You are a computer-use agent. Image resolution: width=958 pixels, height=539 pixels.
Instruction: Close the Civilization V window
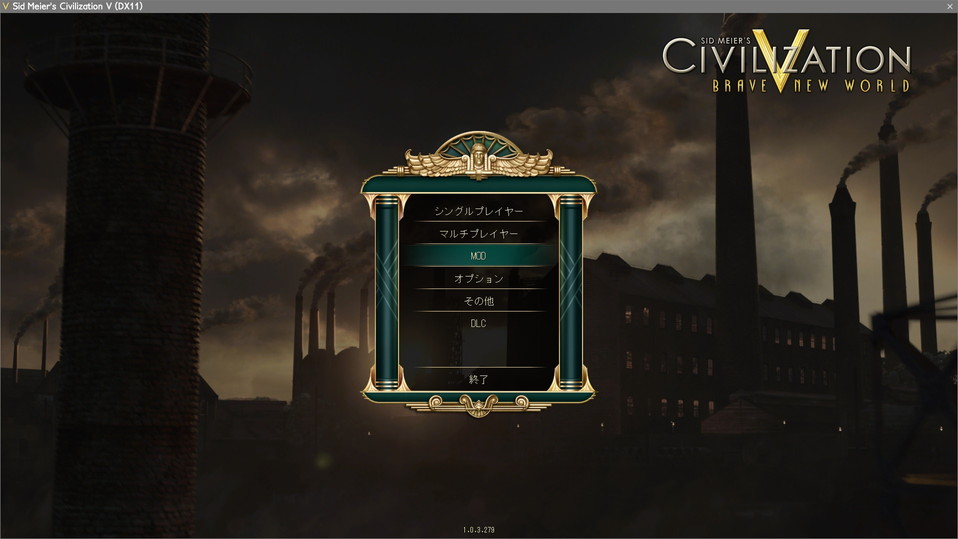(x=948, y=6)
